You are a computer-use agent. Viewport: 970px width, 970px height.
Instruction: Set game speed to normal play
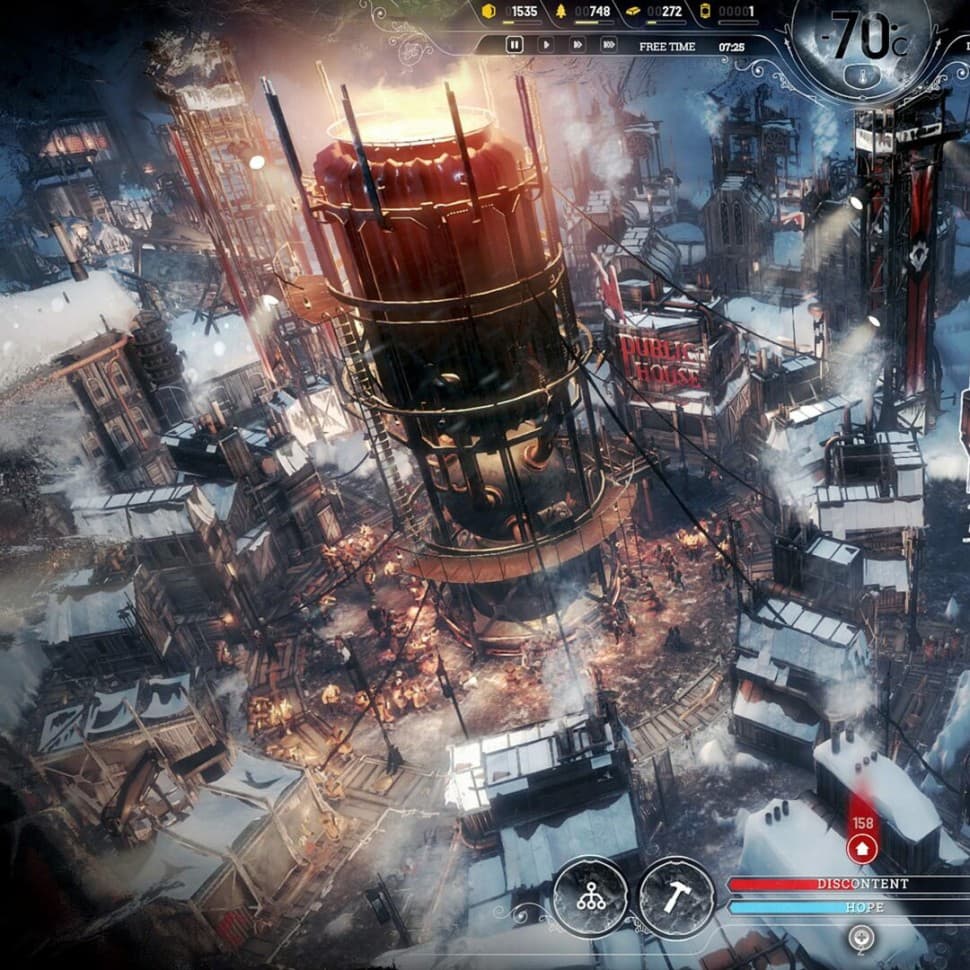pos(546,45)
